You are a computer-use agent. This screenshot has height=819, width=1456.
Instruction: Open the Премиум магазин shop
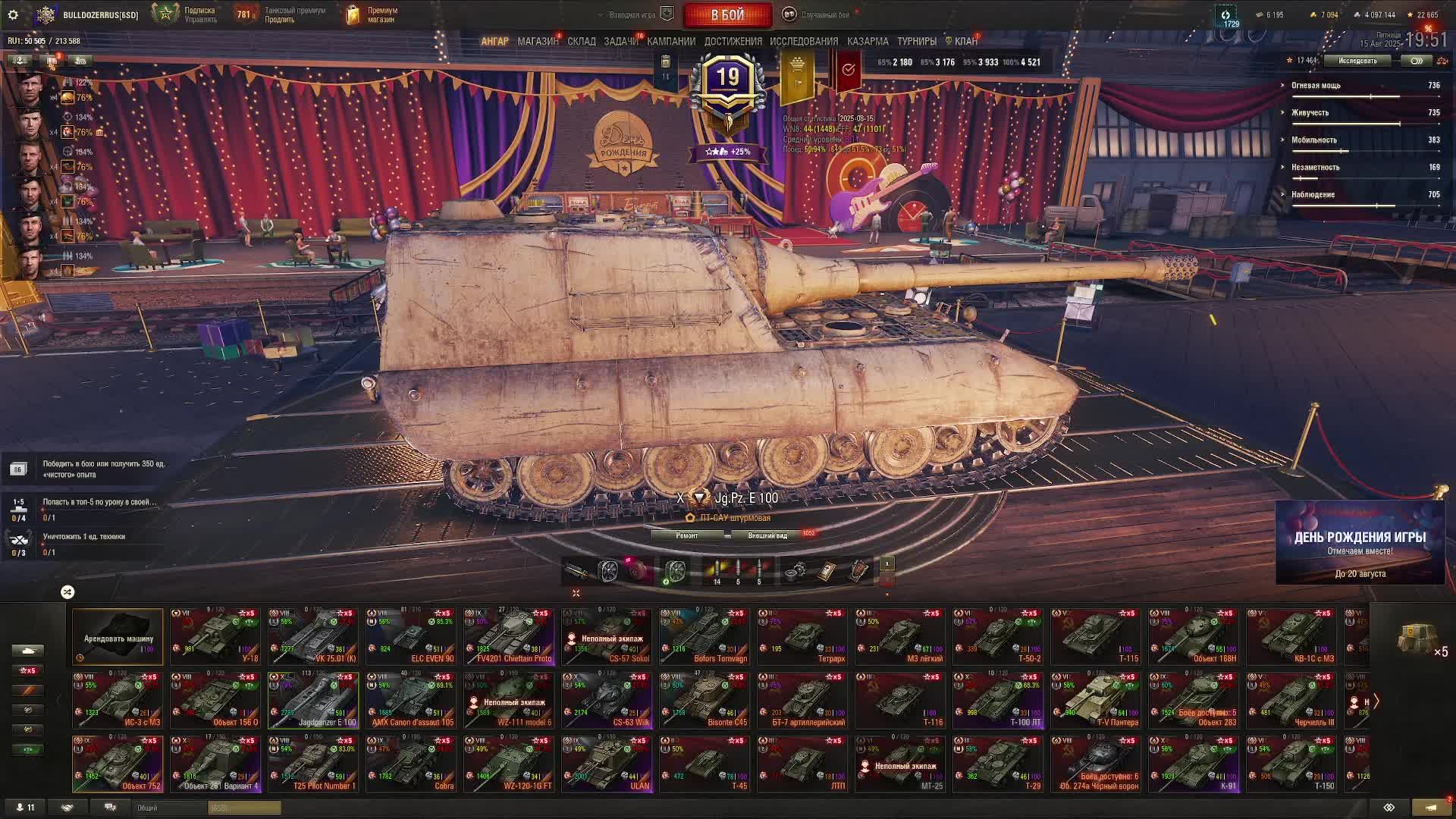pyautogui.click(x=372, y=14)
